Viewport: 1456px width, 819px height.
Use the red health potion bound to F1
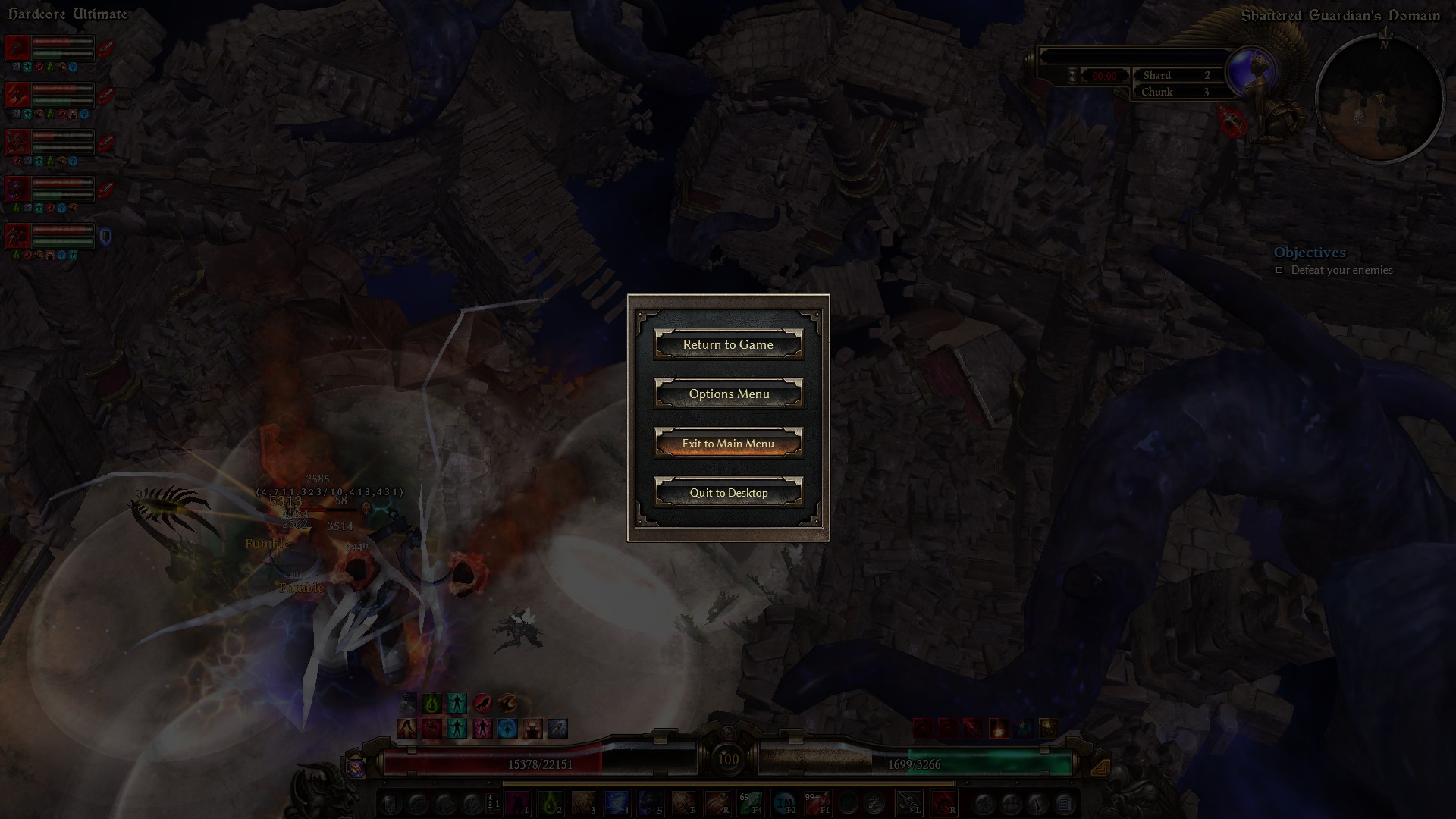pyautogui.click(x=817, y=802)
